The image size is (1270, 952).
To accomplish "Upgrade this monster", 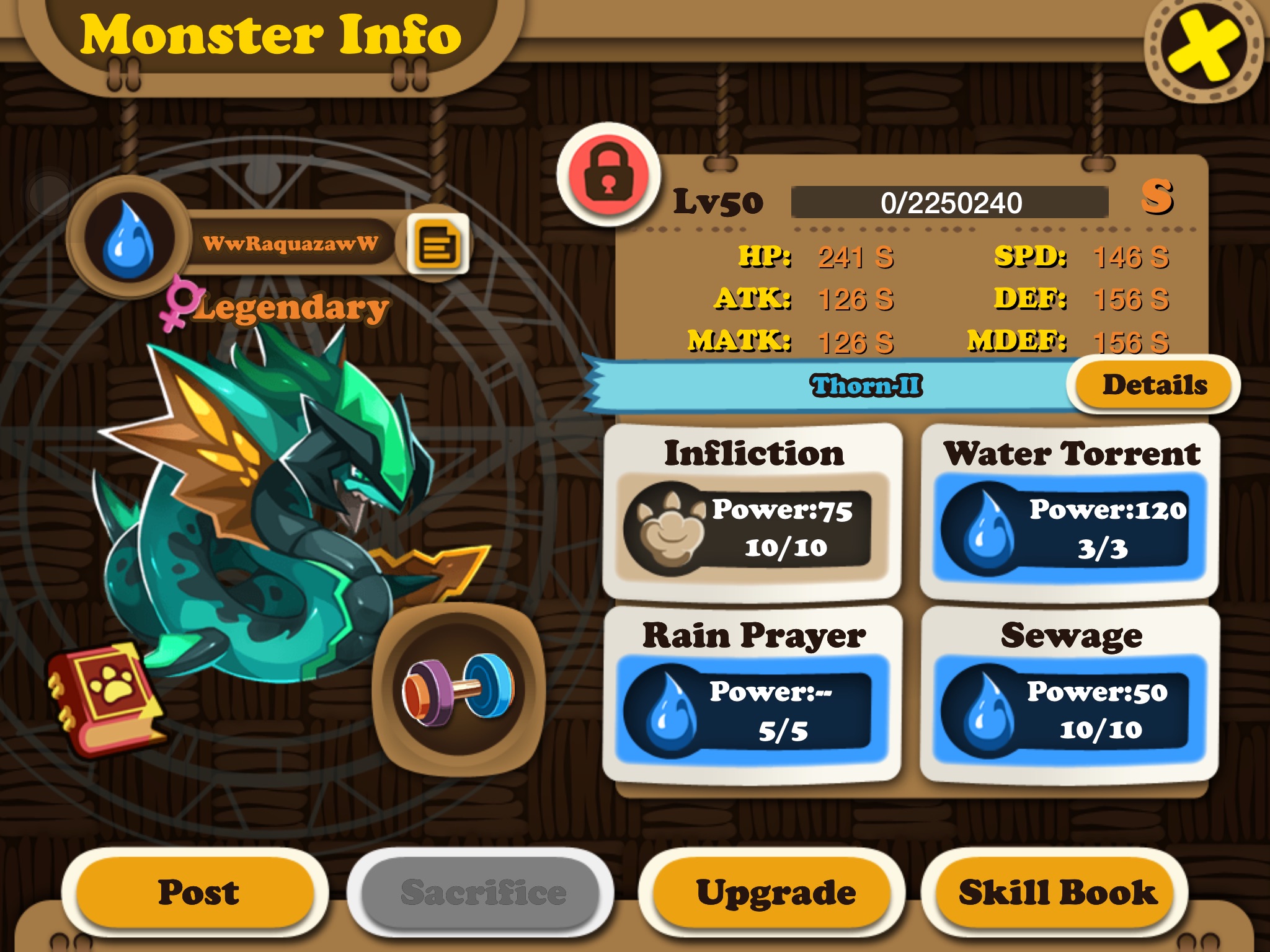I will (775, 892).
